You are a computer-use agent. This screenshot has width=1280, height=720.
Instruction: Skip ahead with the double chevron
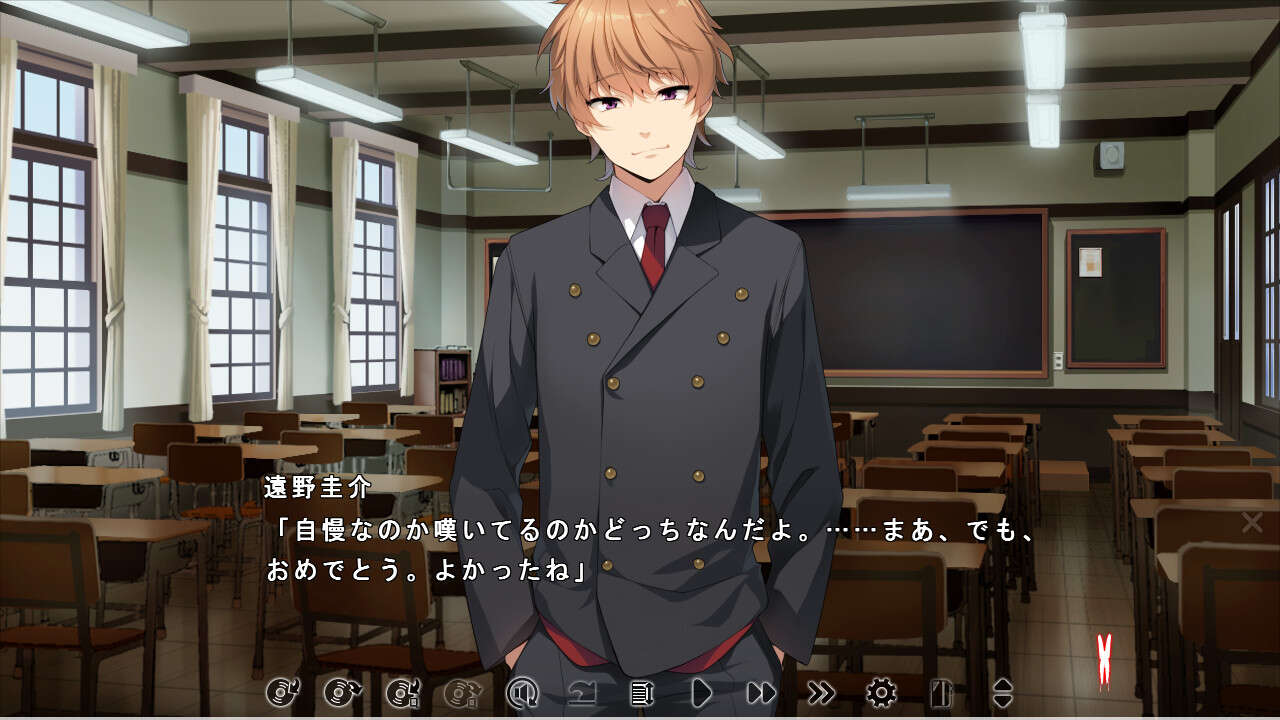coord(821,692)
